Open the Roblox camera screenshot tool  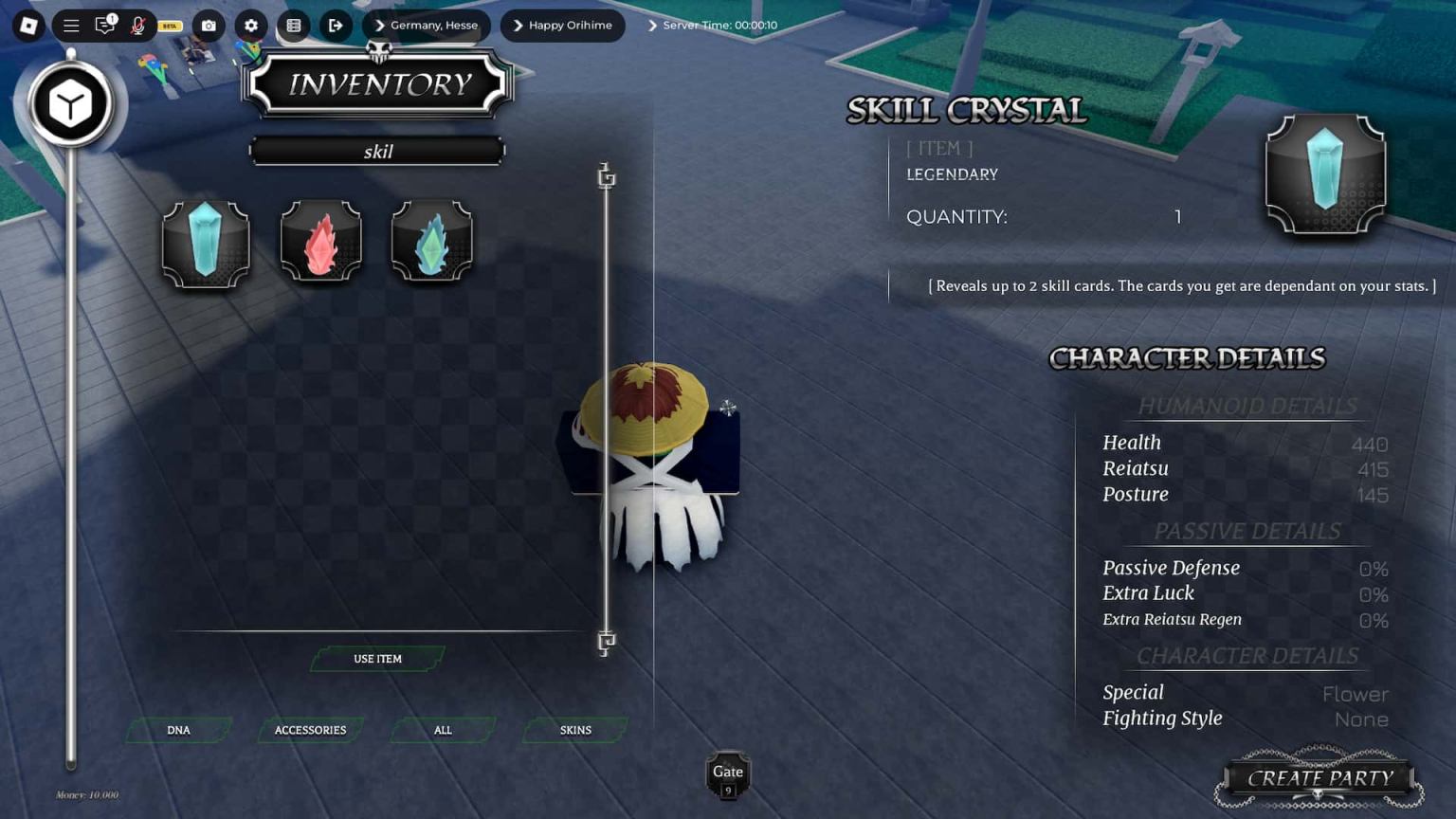tap(208, 26)
